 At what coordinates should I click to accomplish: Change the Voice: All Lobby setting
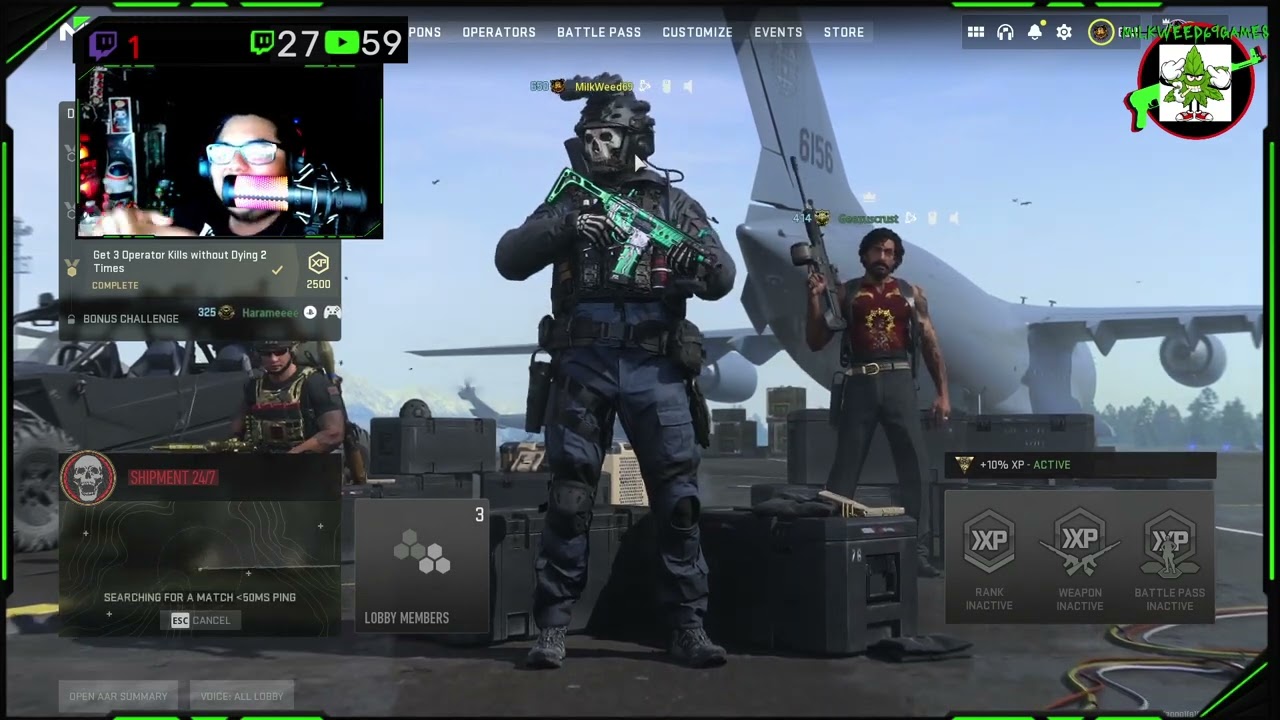point(242,696)
